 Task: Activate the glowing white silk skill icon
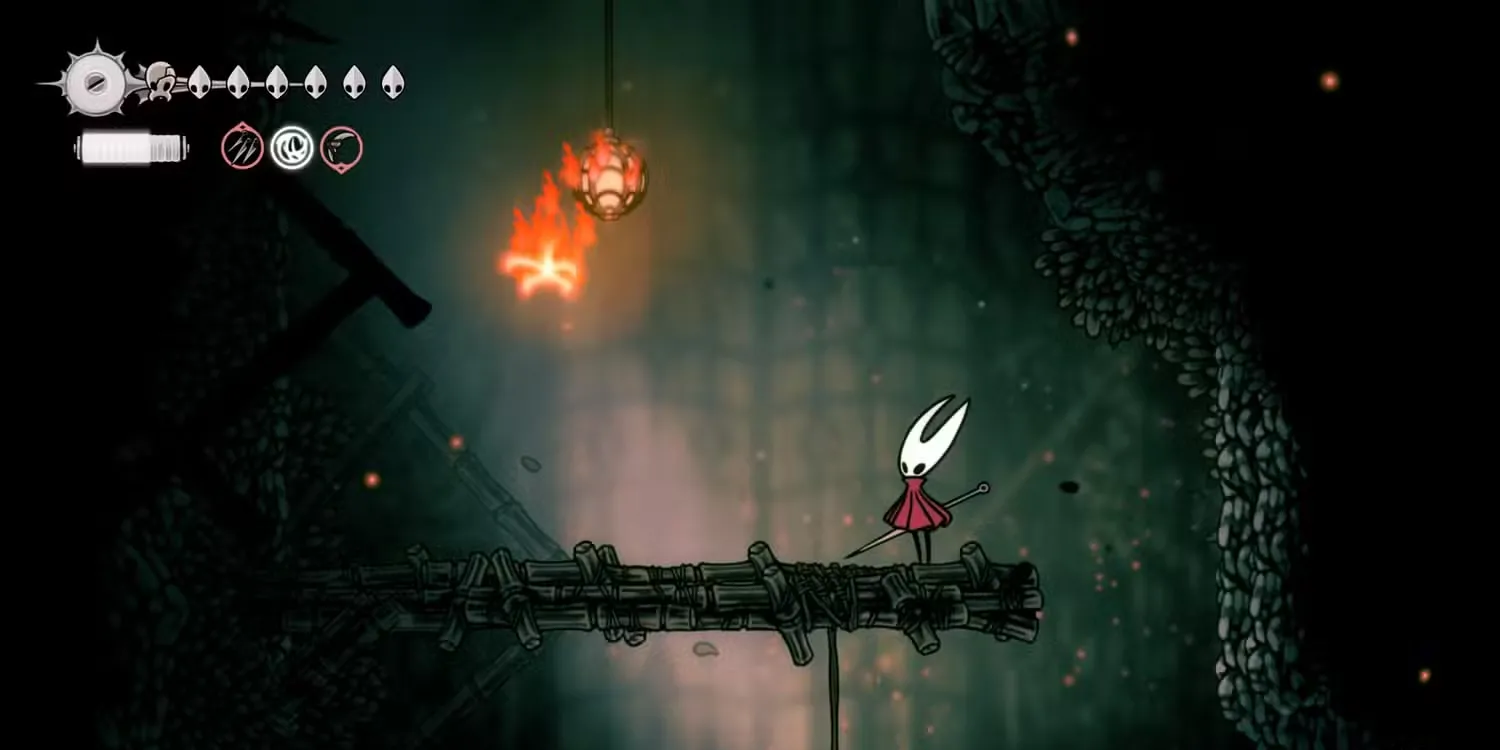pyautogui.click(x=292, y=148)
